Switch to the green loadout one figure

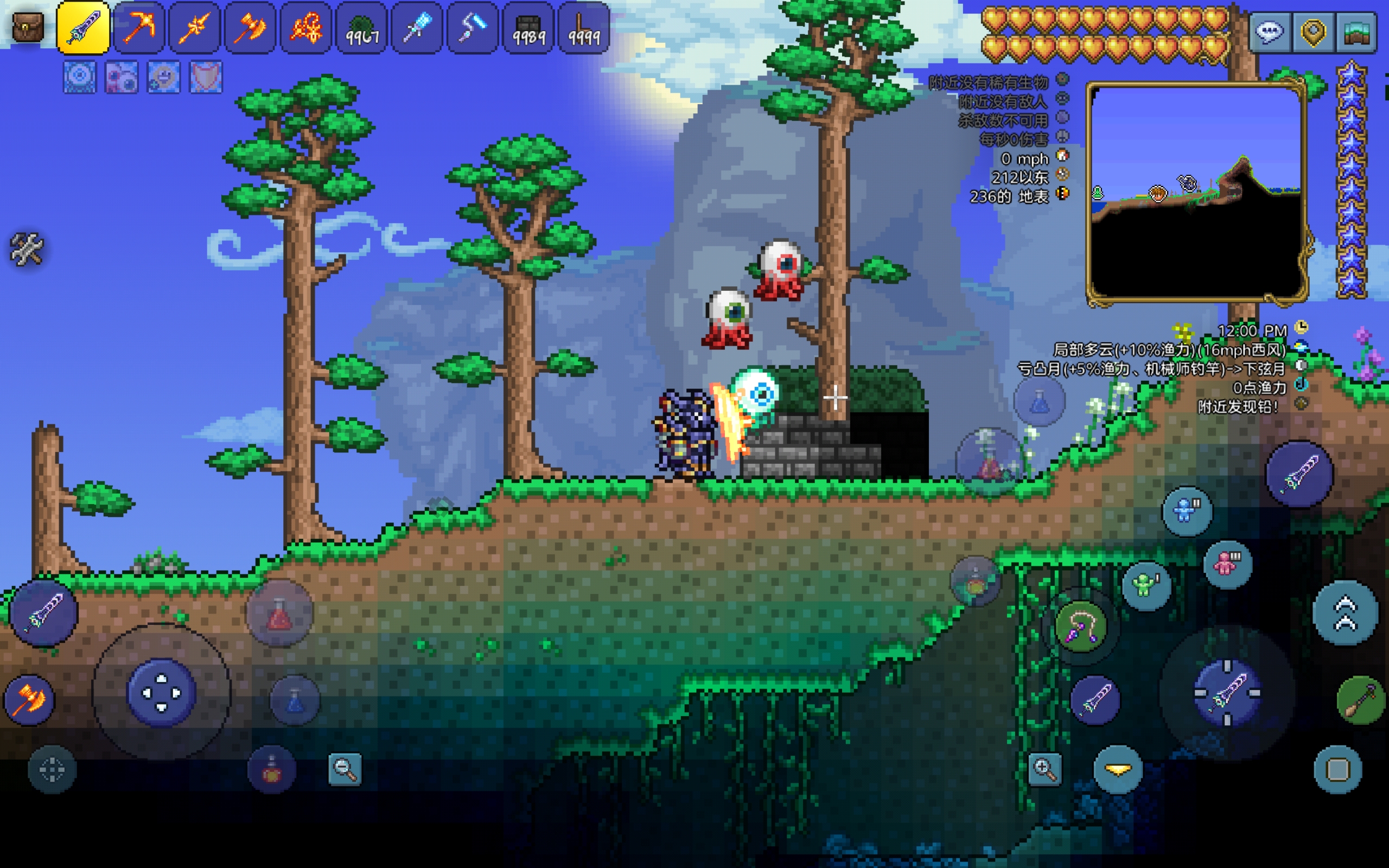click(x=1145, y=585)
